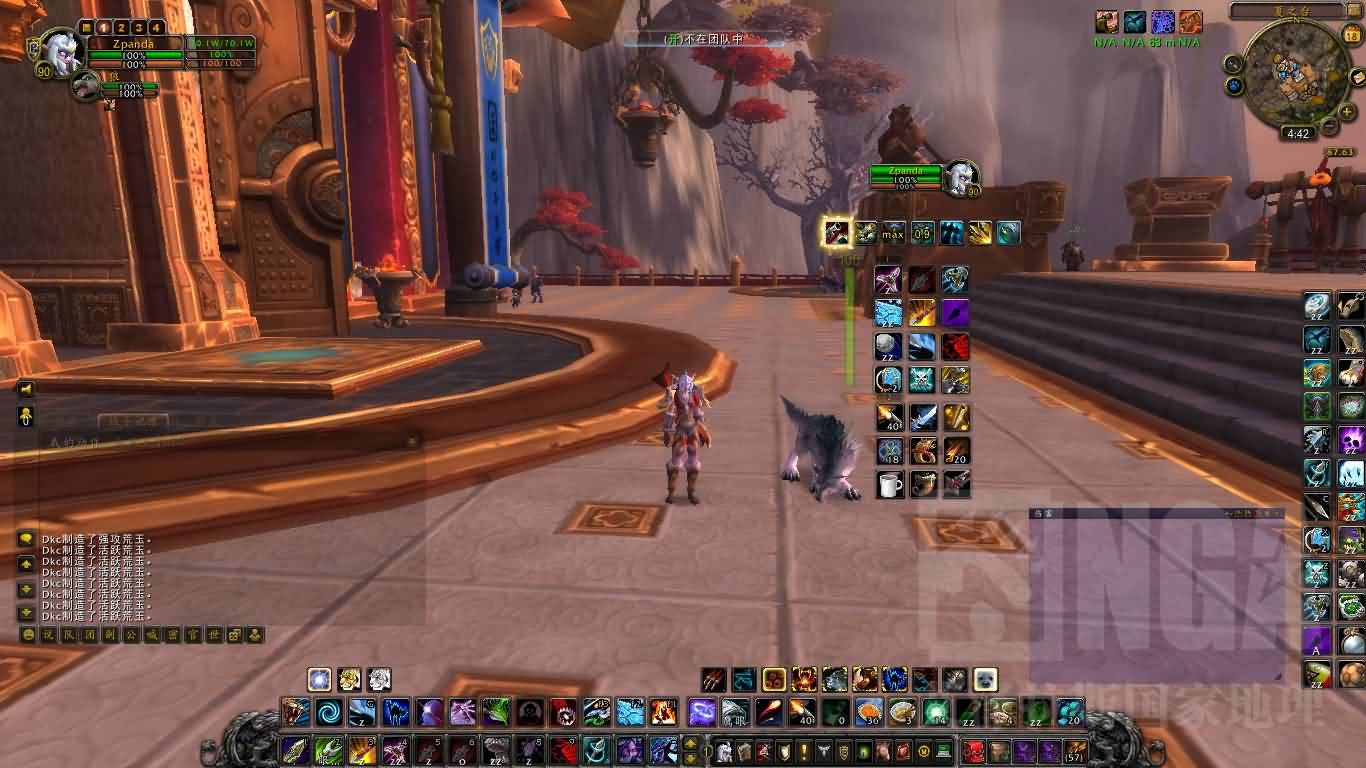The image size is (1366, 768).
Task: Activate the blue swirling vortex ability
Action: pos(328,712)
